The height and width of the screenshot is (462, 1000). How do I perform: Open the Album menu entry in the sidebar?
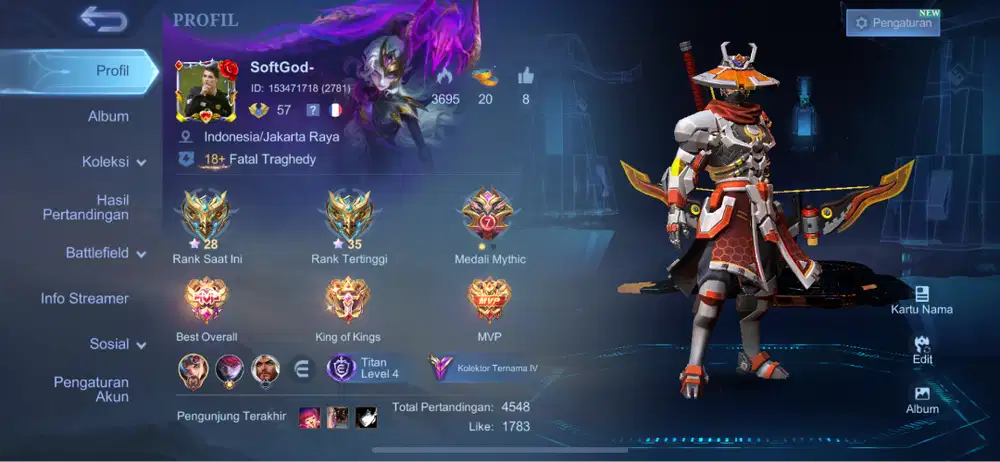point(108,116)
